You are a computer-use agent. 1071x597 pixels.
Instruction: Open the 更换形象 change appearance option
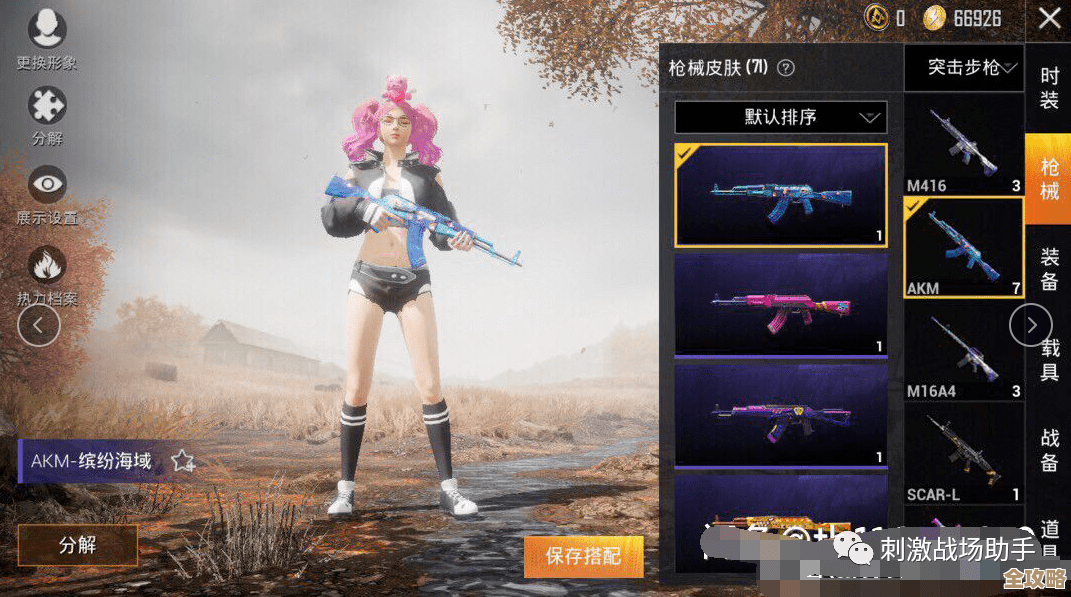tap(46, 29)
